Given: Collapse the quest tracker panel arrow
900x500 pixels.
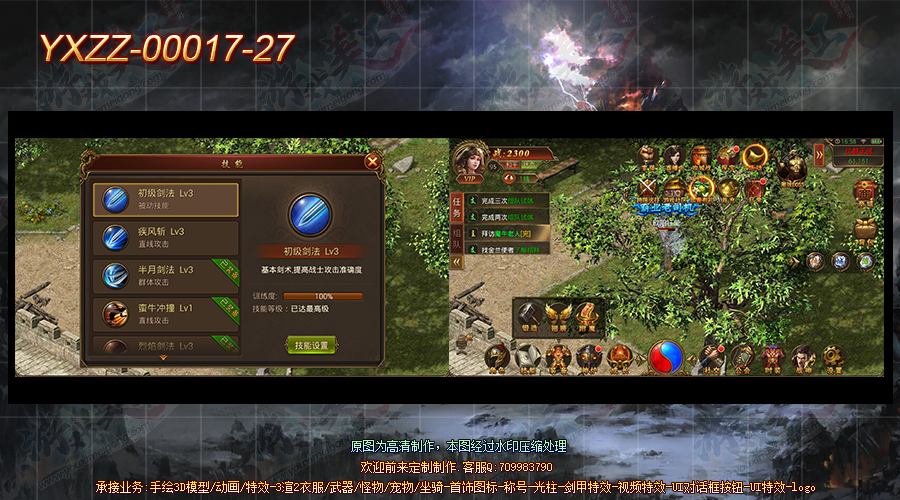Looking at the screenshot, I should [458, 262].
